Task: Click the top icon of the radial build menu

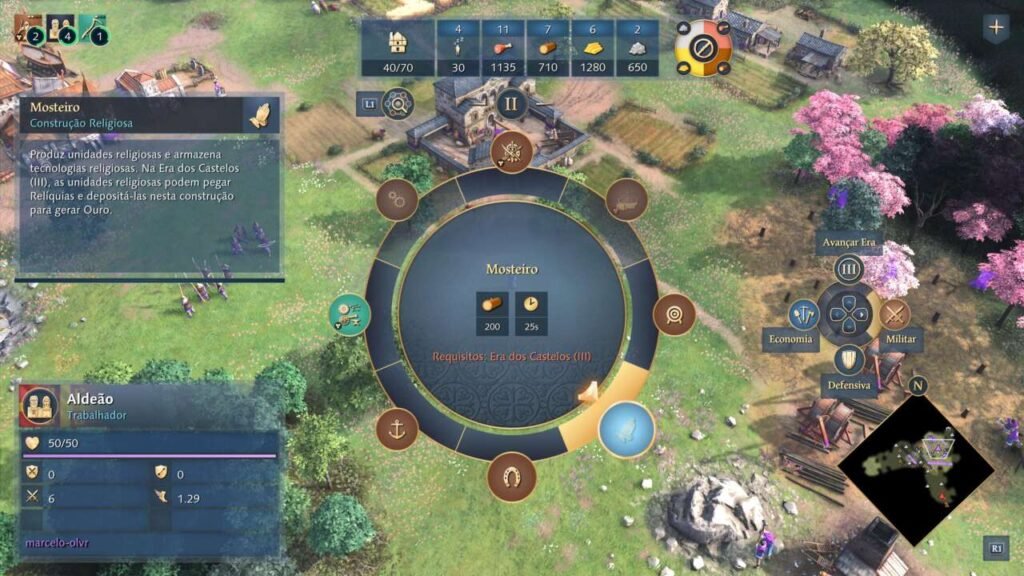Action: point(512,152)
